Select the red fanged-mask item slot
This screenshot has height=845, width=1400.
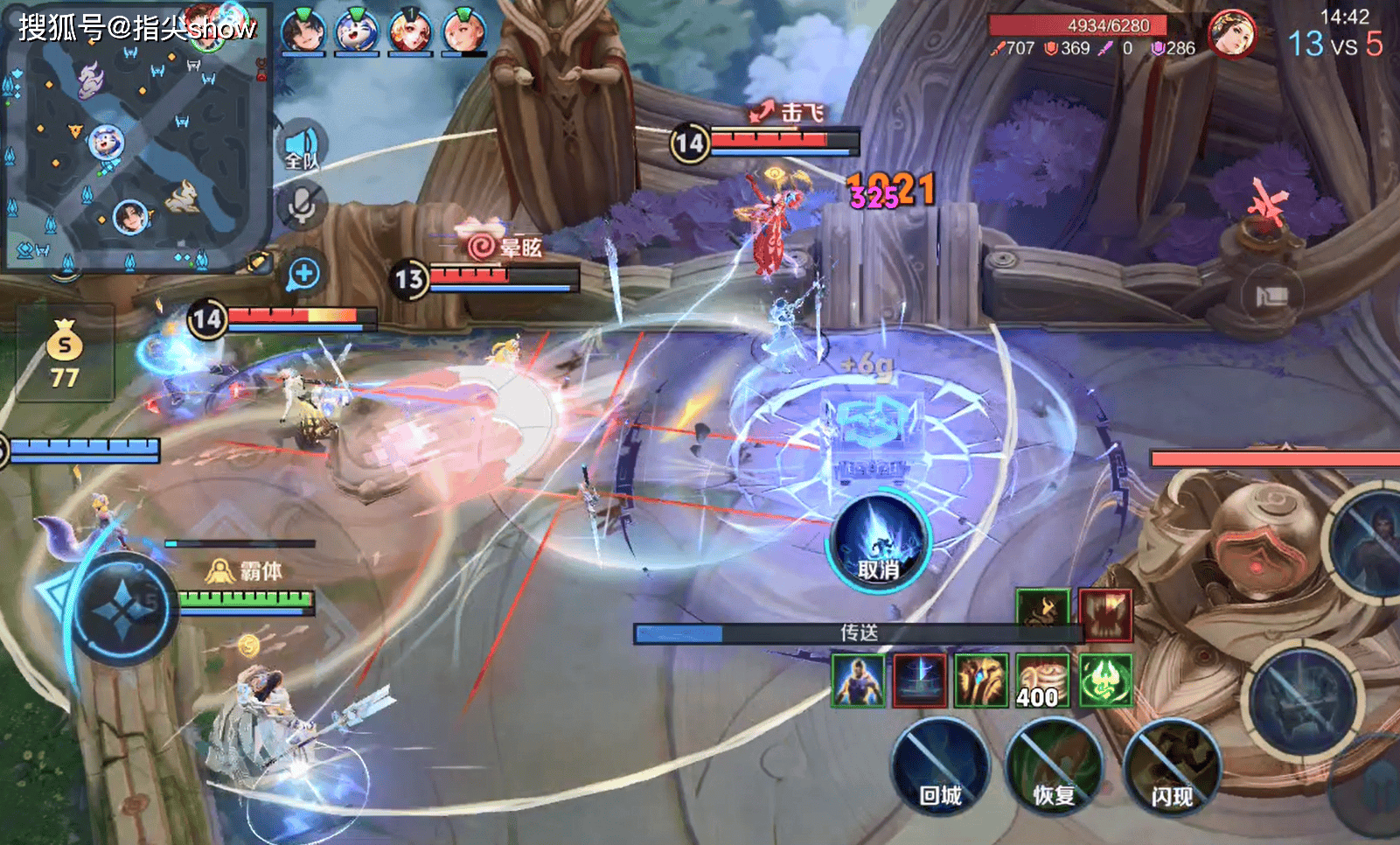click(1105, 614)
